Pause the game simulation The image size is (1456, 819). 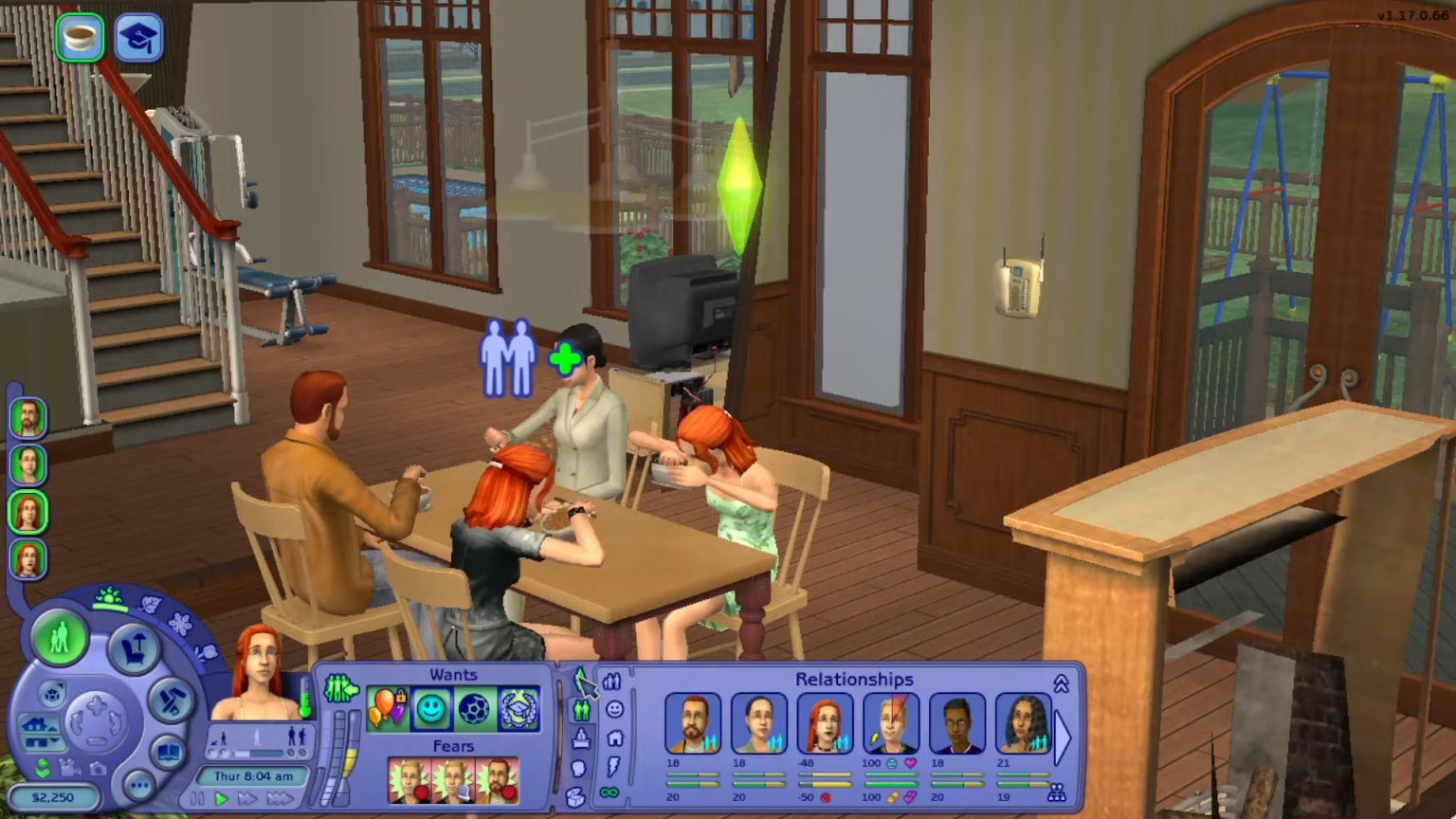pyautogui.click(x=199, y=799)
